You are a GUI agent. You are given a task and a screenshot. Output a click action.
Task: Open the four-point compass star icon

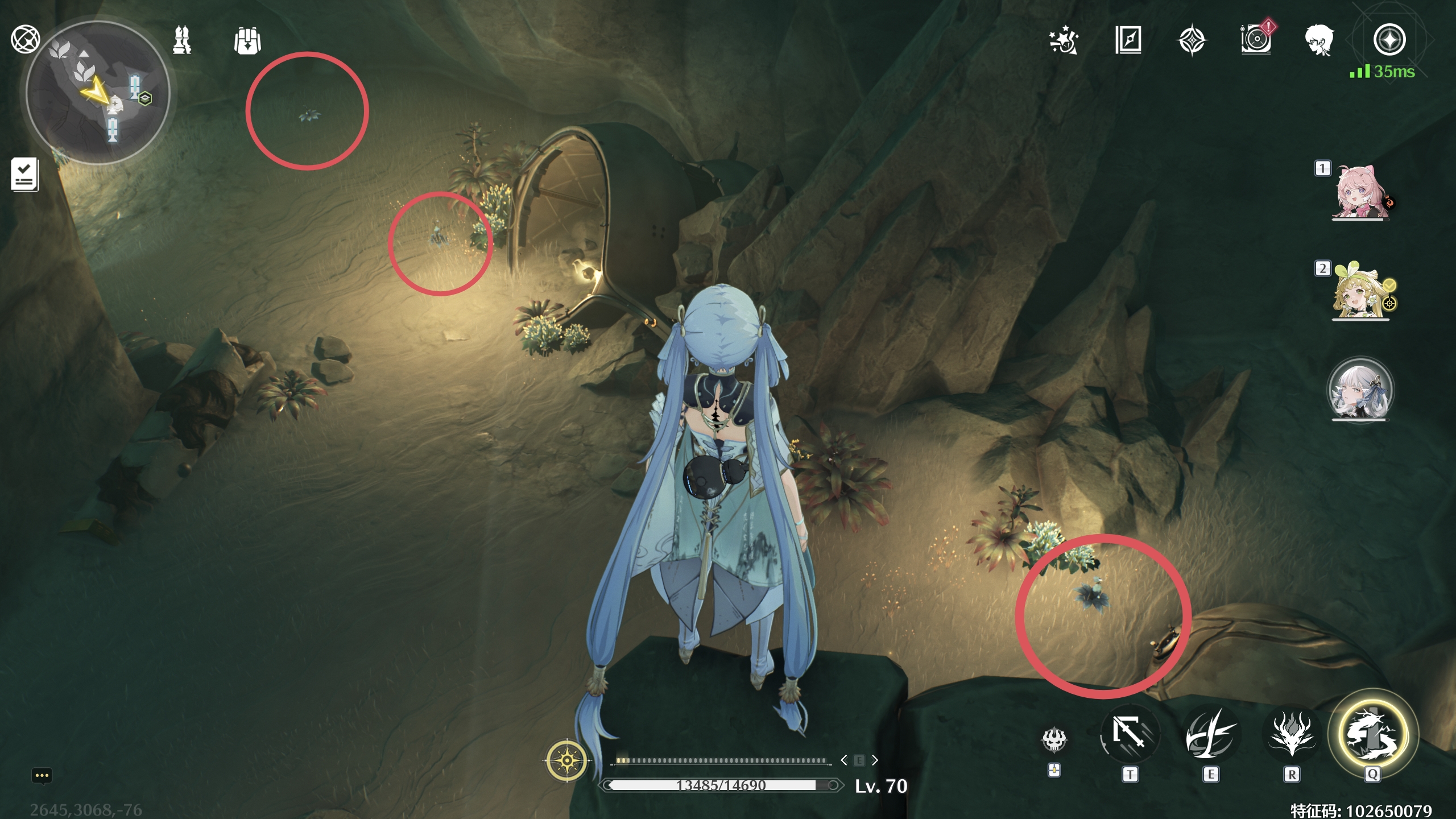(1192, 41)
